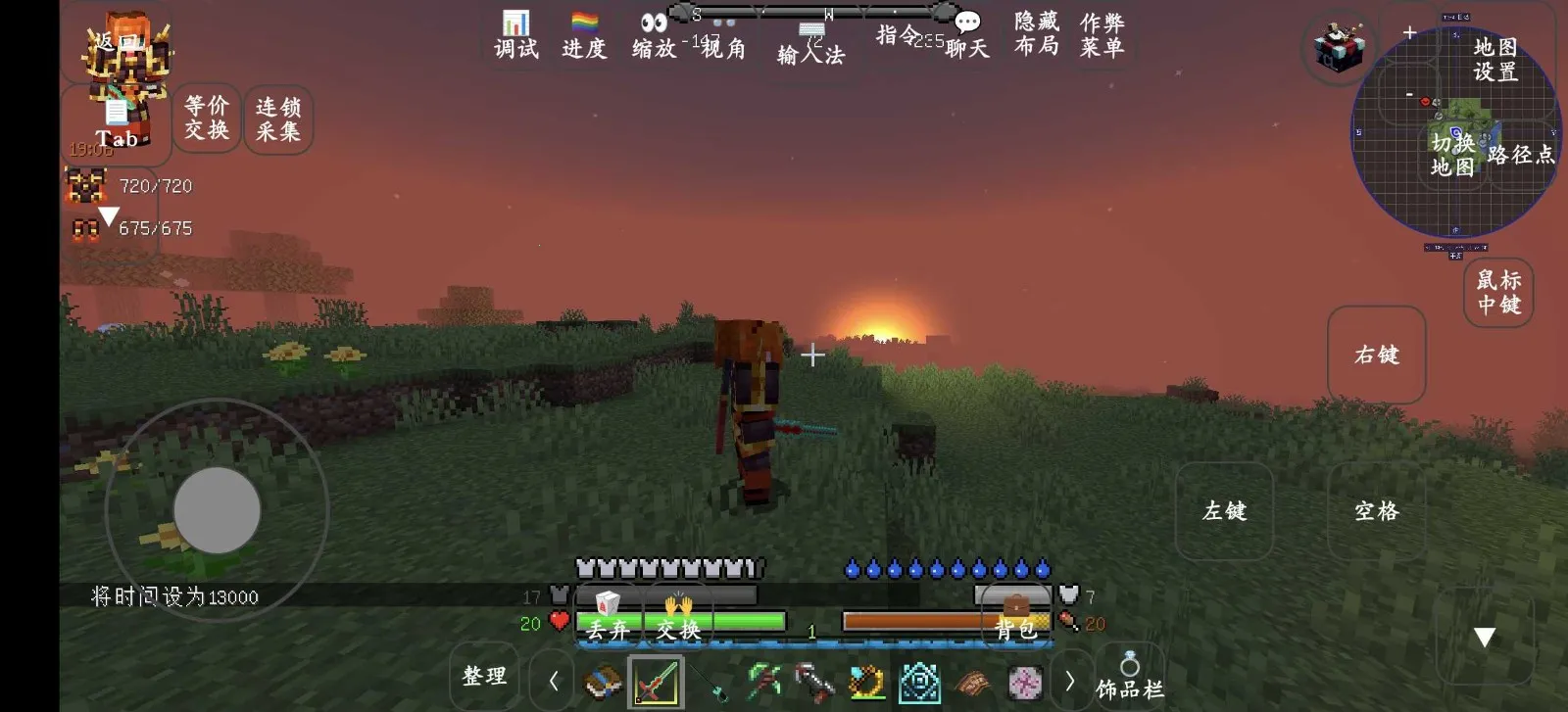
Task: Click the rainbow 进度 progress icon
Action: point(584,21)
